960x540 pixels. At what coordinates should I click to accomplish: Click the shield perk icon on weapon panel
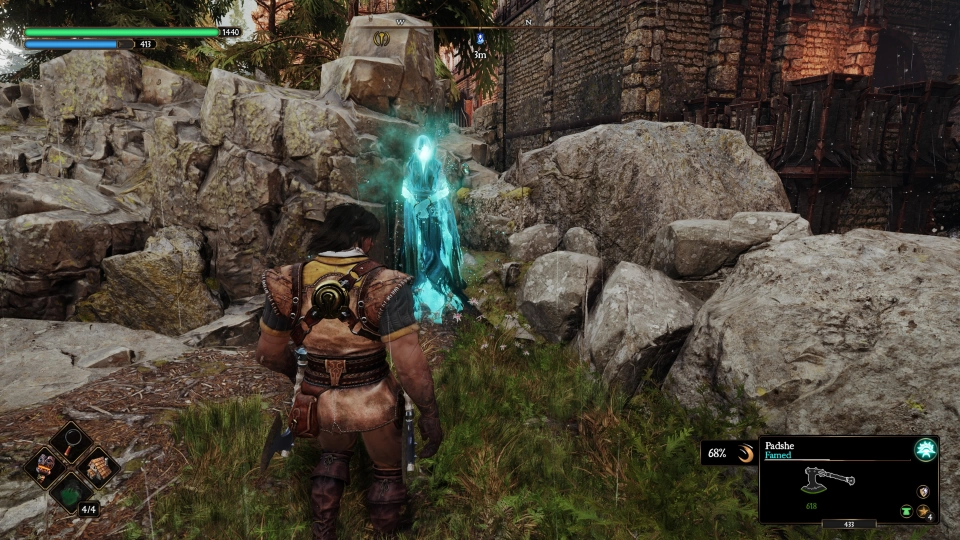pyautogui.click(x=922, y=491)
